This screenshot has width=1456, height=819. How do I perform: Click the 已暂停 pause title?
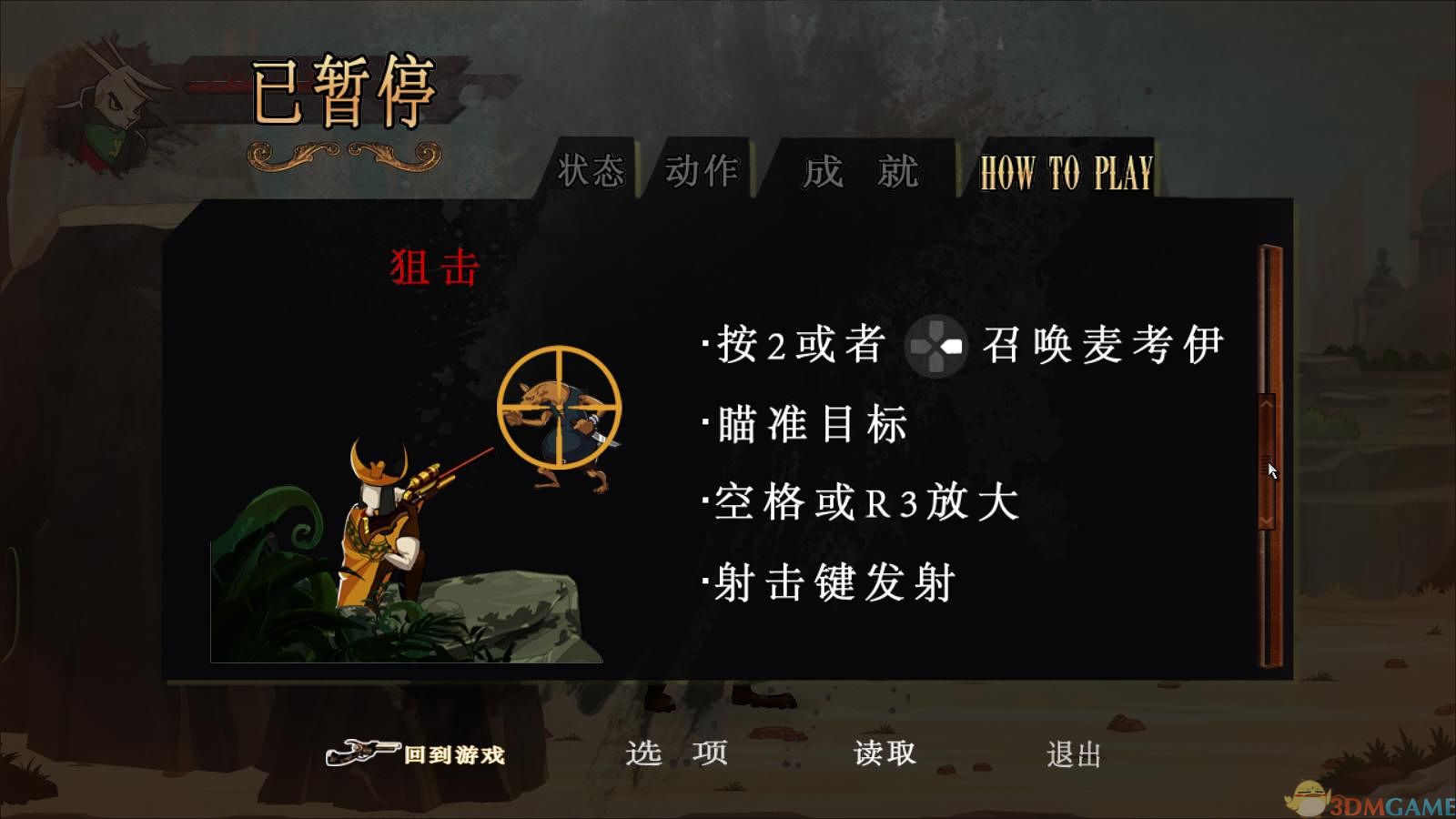pos(344,91)
